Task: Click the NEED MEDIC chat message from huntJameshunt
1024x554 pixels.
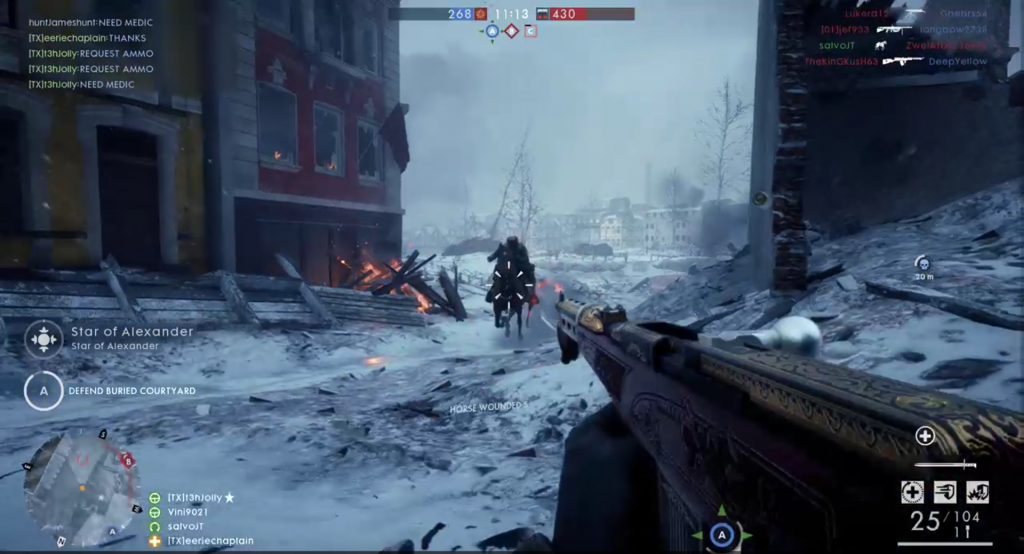Action: (90, 22)
